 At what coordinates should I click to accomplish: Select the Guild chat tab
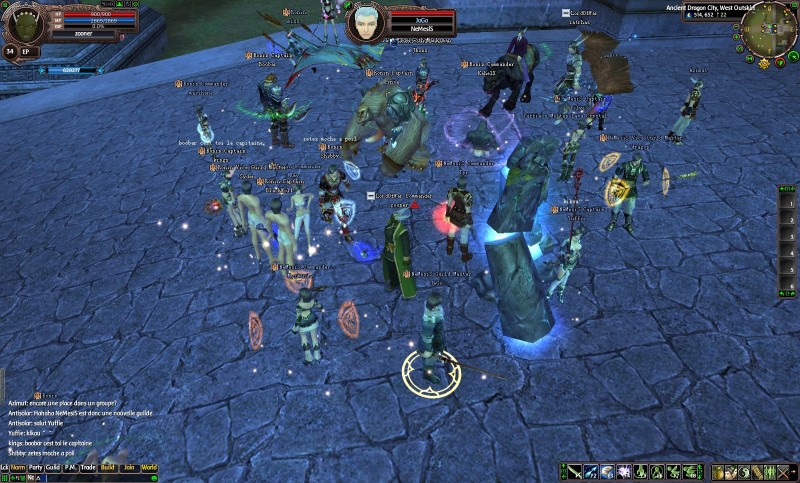52,467
